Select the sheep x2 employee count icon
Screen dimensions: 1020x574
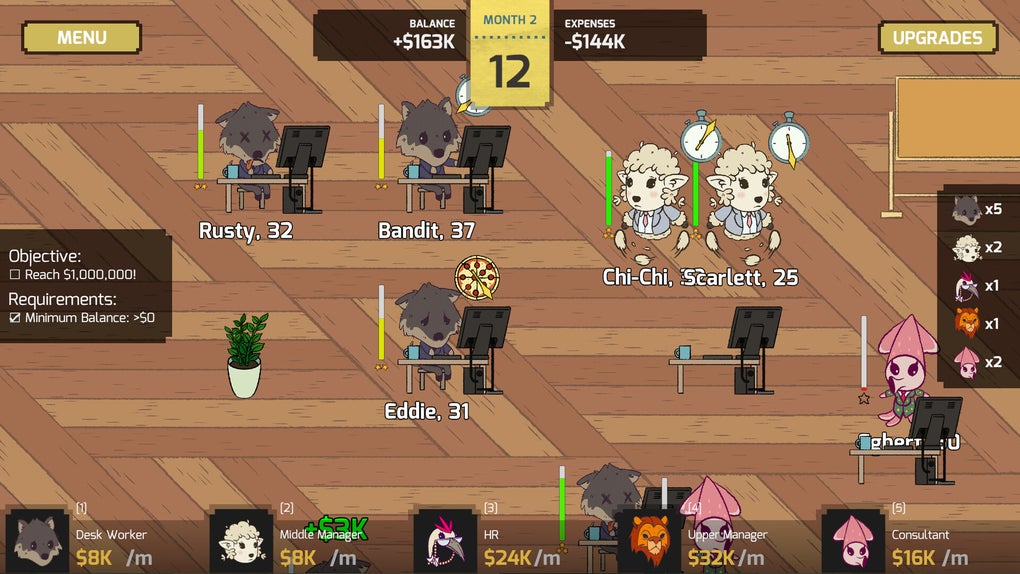click(x=967, y=248)
